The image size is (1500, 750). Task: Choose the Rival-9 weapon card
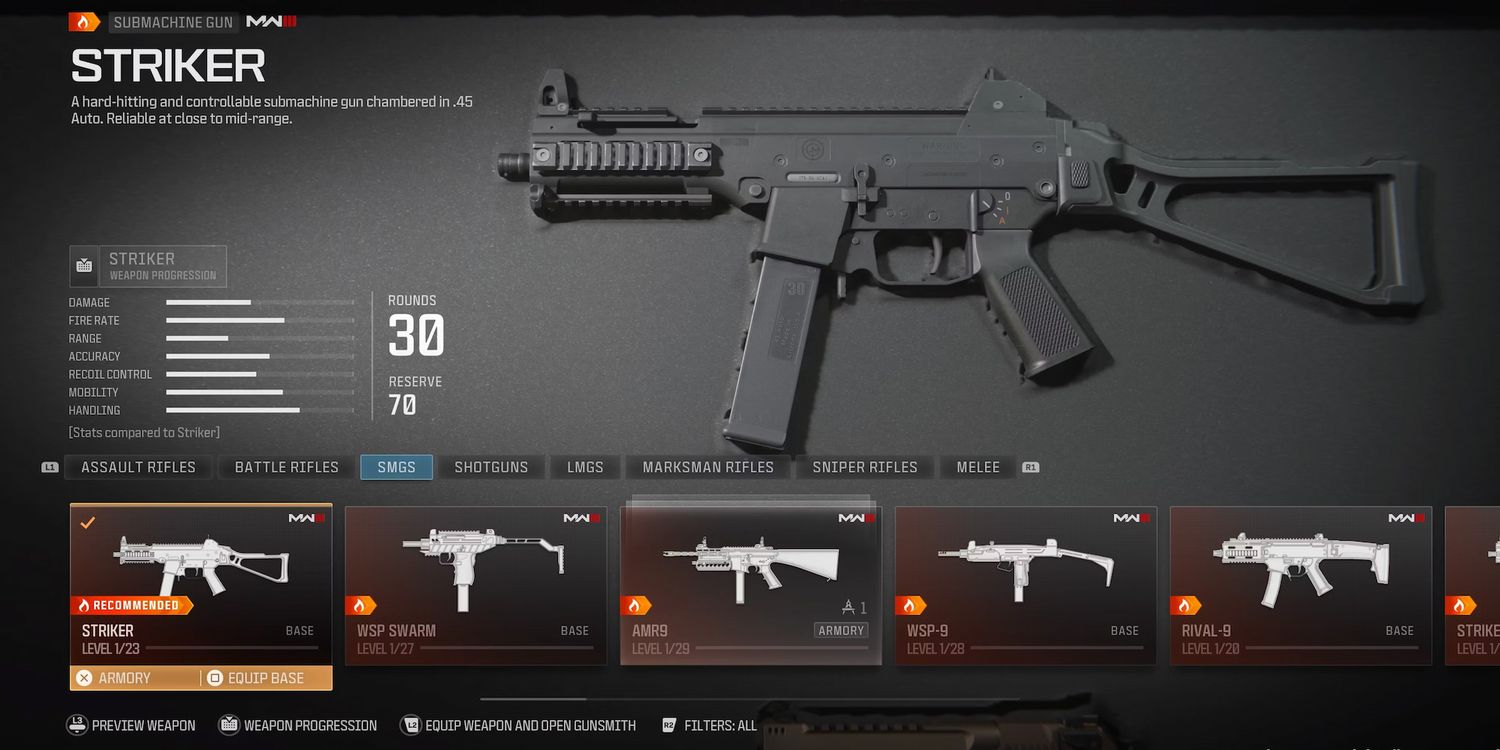point(1301,585)
